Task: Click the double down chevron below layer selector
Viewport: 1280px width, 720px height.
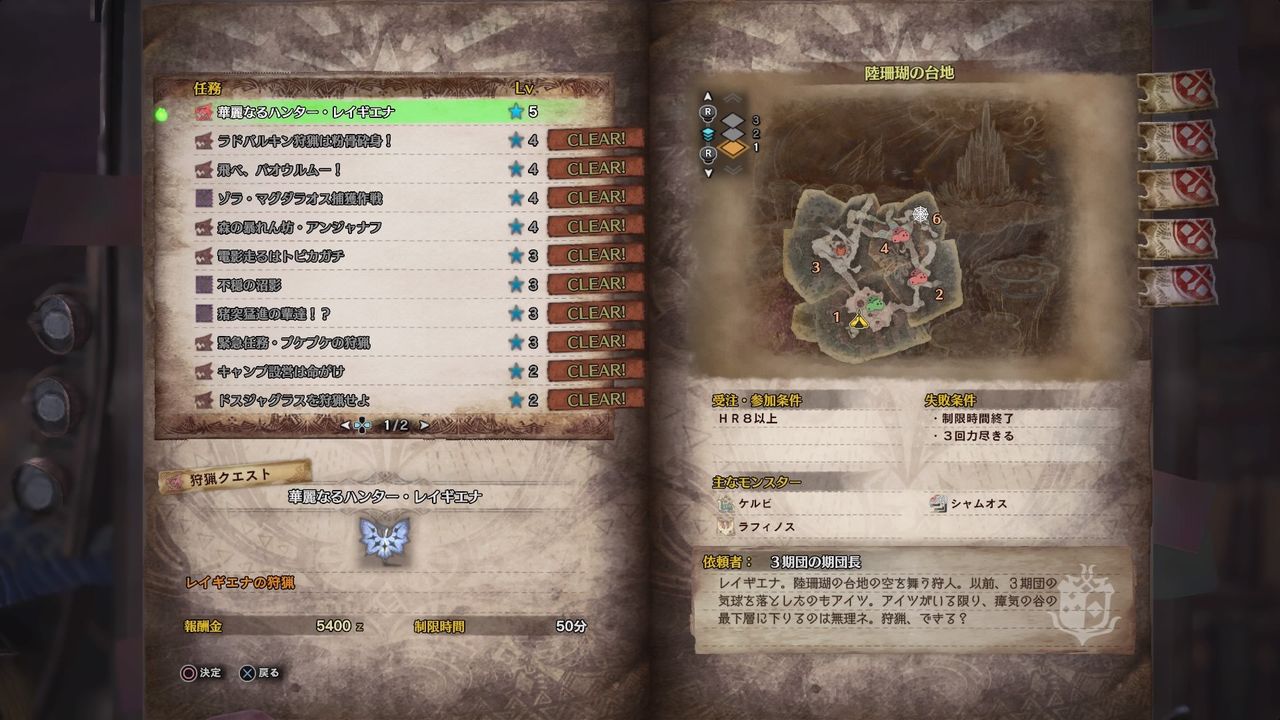Action: (x=732, y=168)
